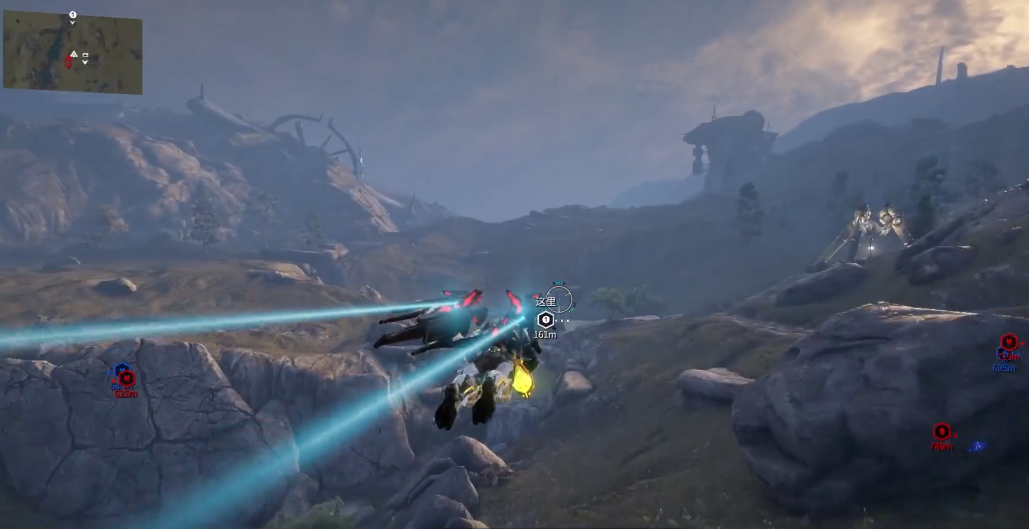Select the white waypoint marker showing 161m
This screenshot has width=1029, height=529.
coord(545,319)
